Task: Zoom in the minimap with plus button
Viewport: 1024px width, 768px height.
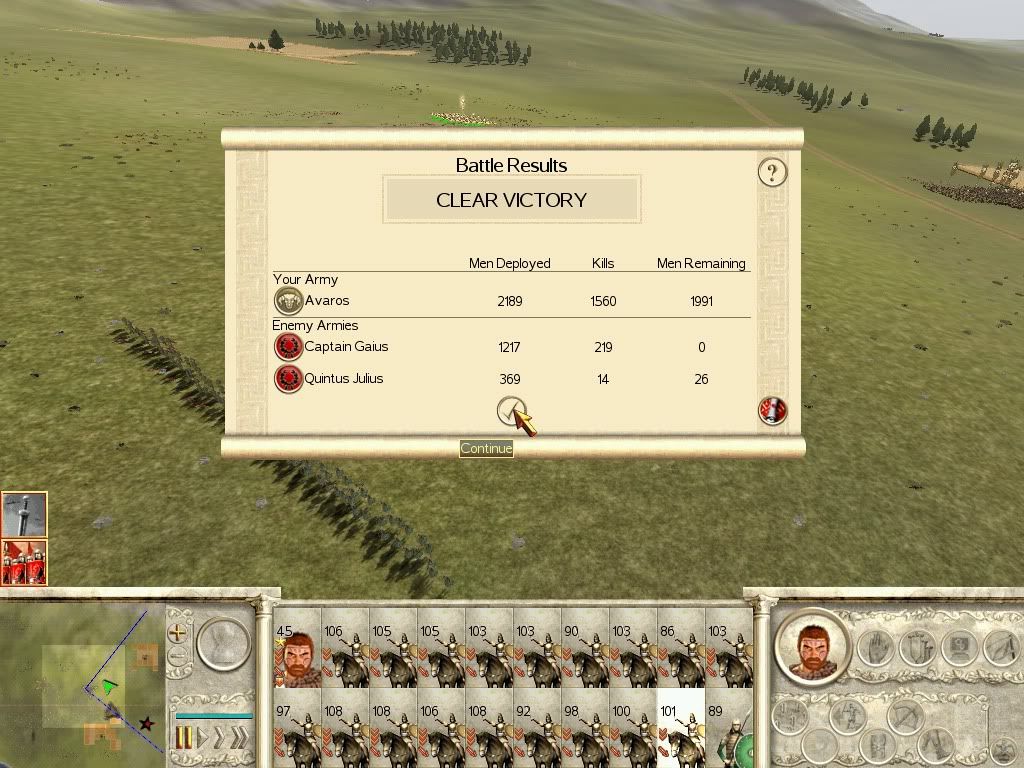Action: coord(178,632)
